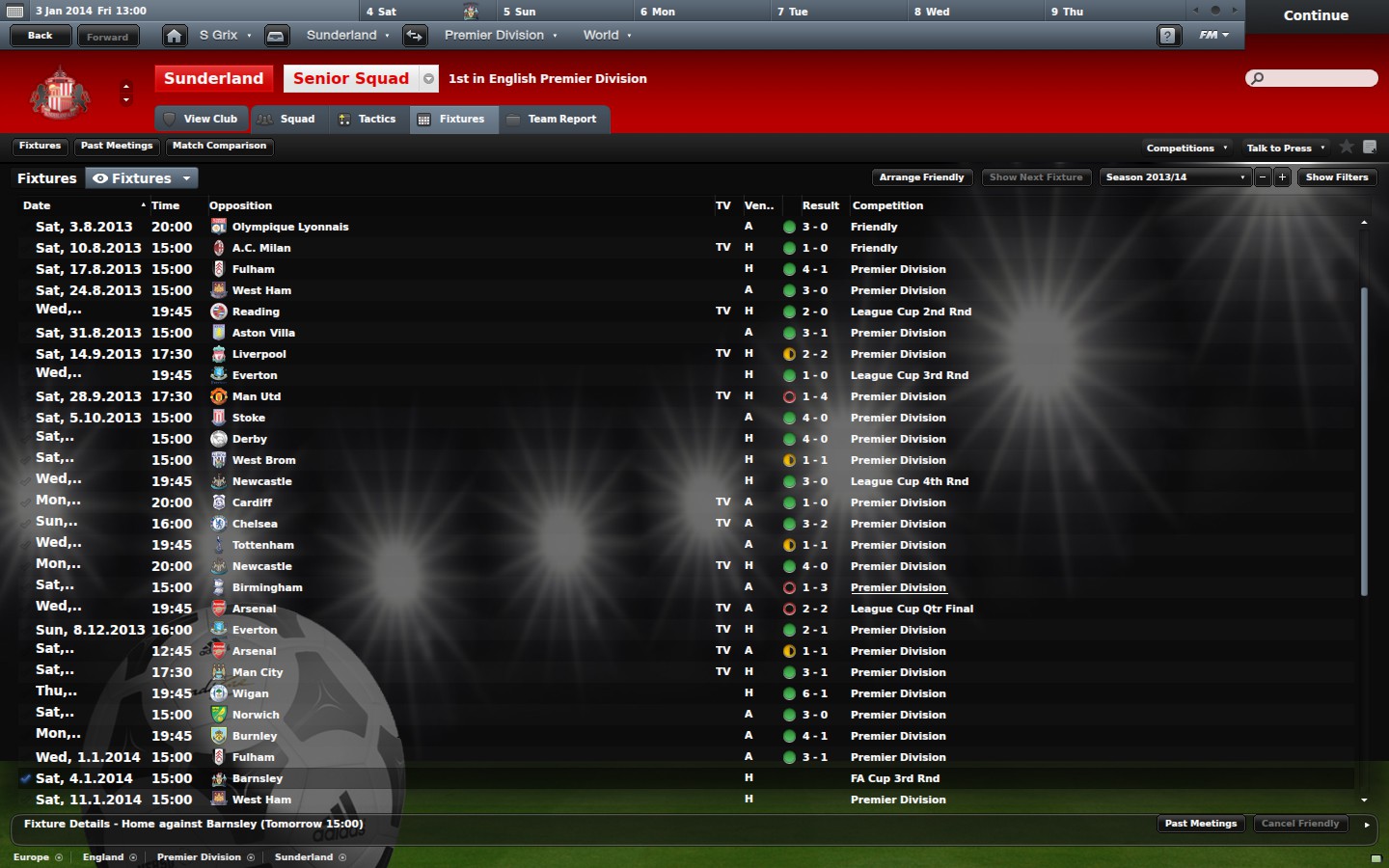Open the FM menu
This screenshot has width=1389, height=868.
(1213, 36)
